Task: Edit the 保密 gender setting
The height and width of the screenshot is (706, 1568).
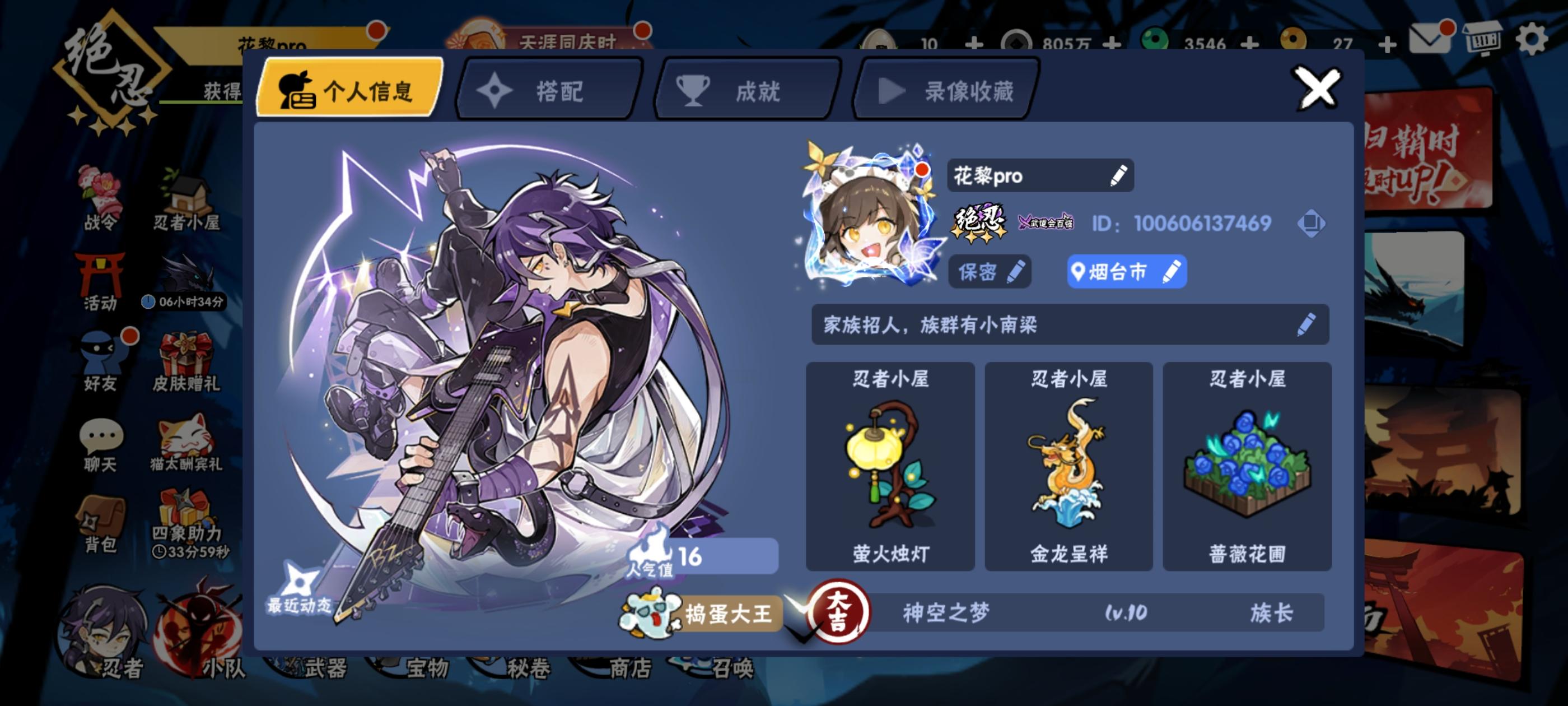Action: click(1018, 272)
